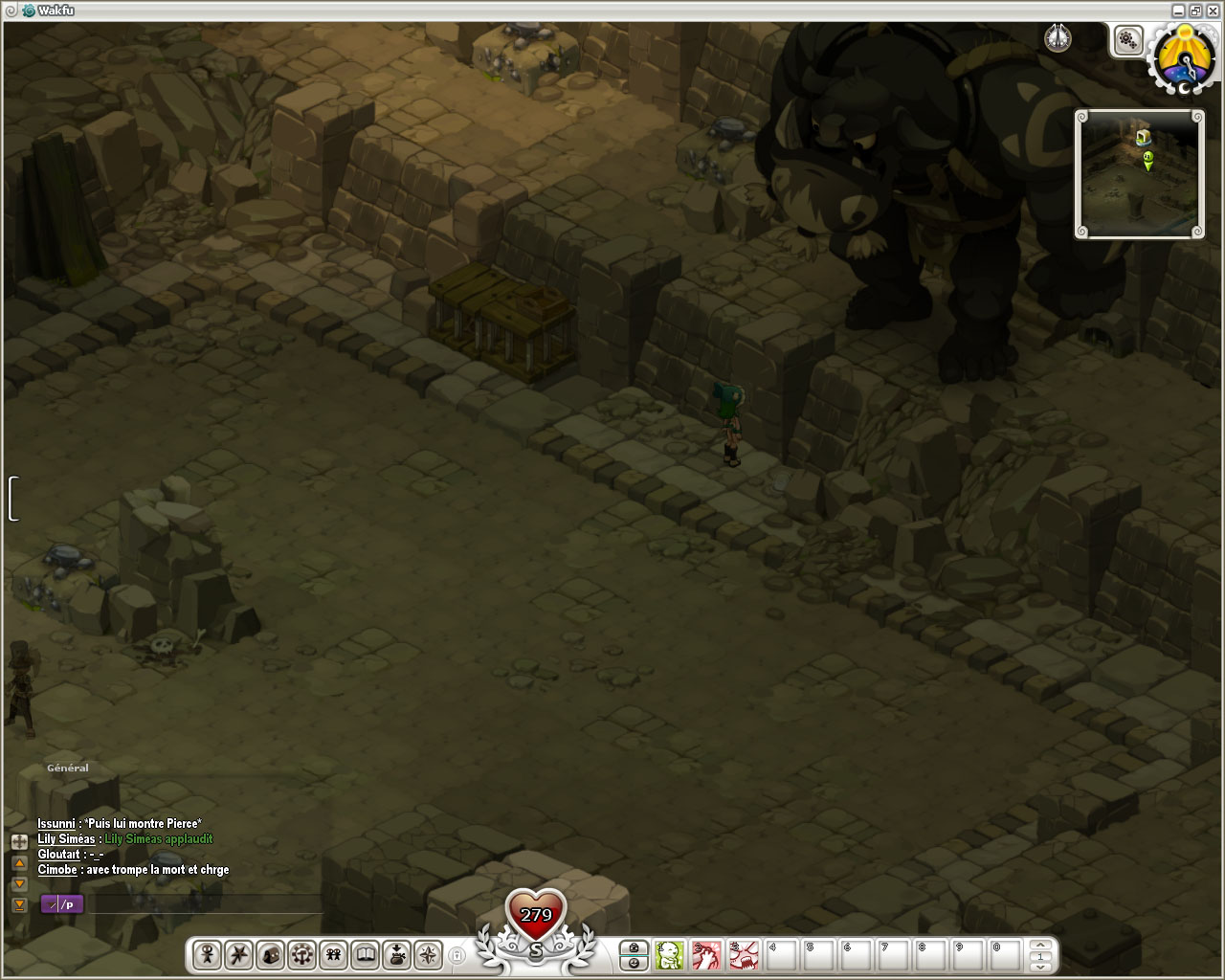This screenshot has width=1225, height=980.
Task: Open the open book icon
Action: (365, 954)
